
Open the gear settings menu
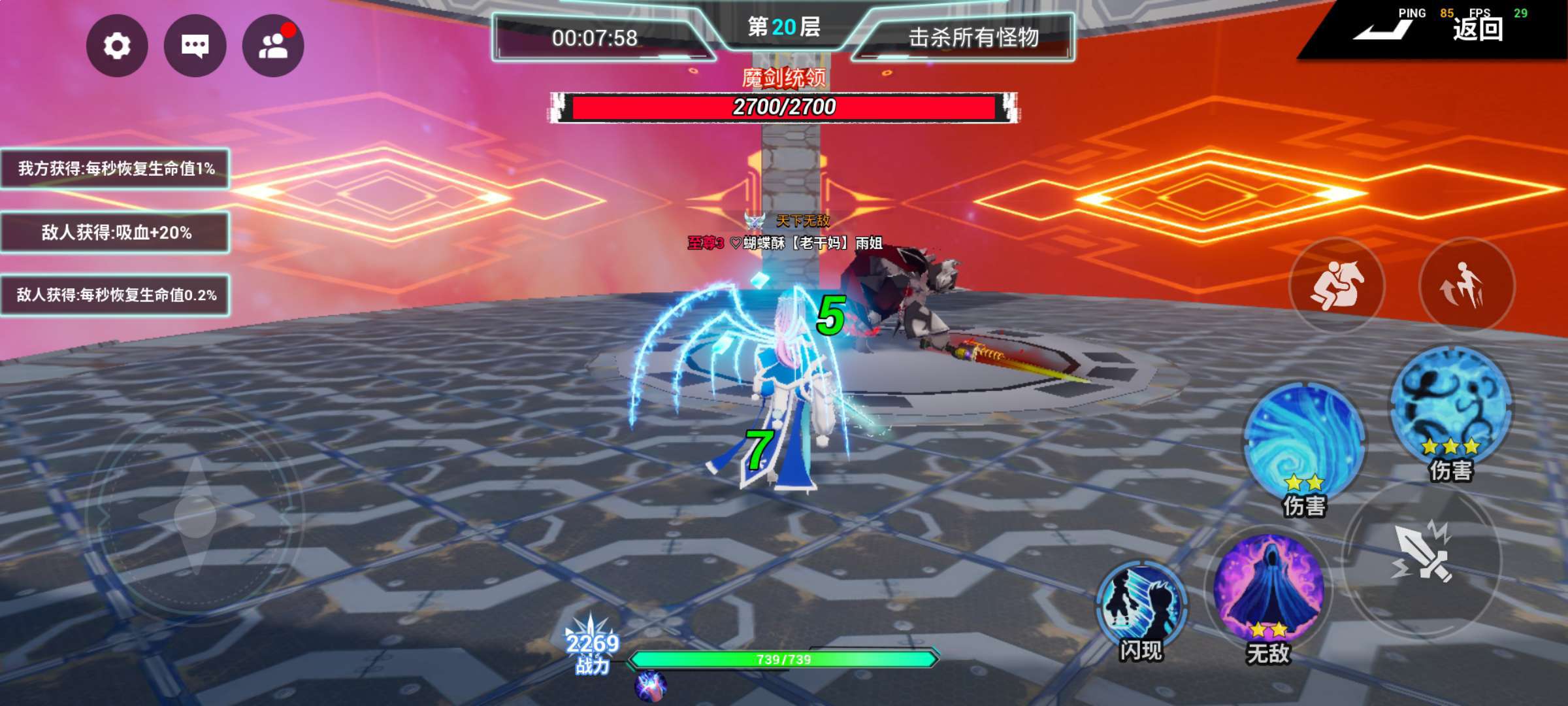point(117,46)
